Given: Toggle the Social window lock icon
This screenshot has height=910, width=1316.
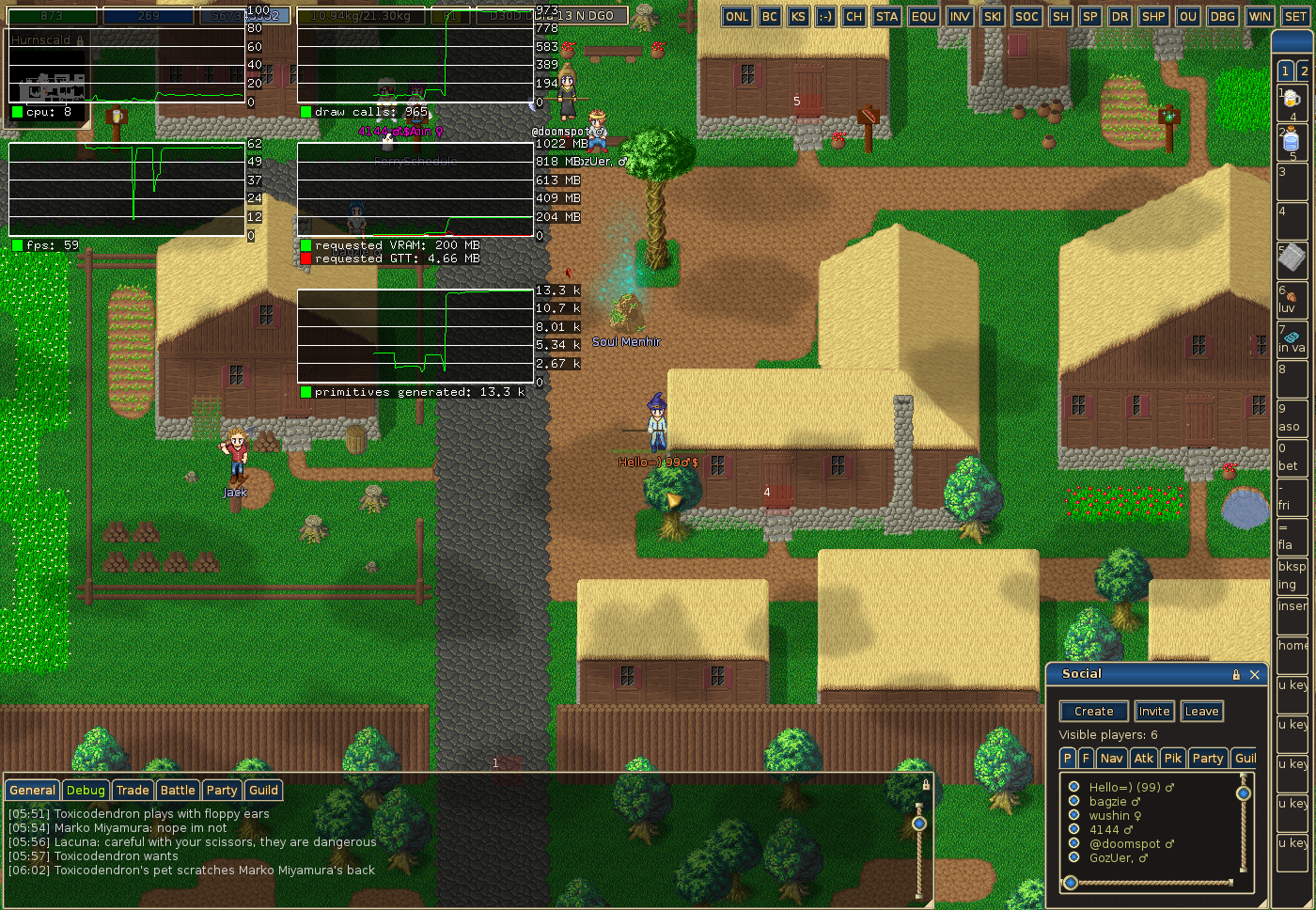Looking at the screenshot, I should [1236, 674].
